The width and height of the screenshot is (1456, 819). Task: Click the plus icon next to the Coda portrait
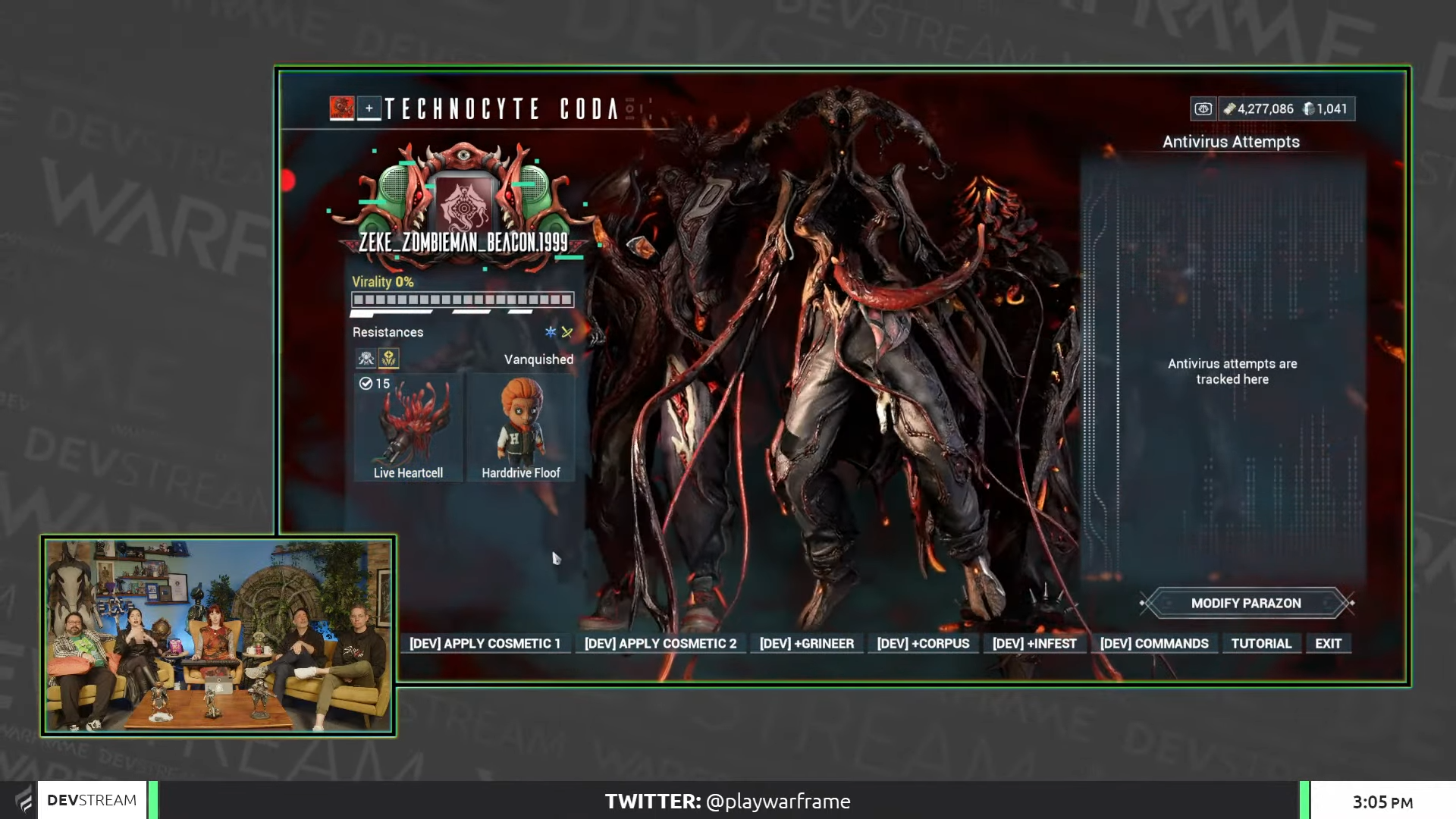369,108
